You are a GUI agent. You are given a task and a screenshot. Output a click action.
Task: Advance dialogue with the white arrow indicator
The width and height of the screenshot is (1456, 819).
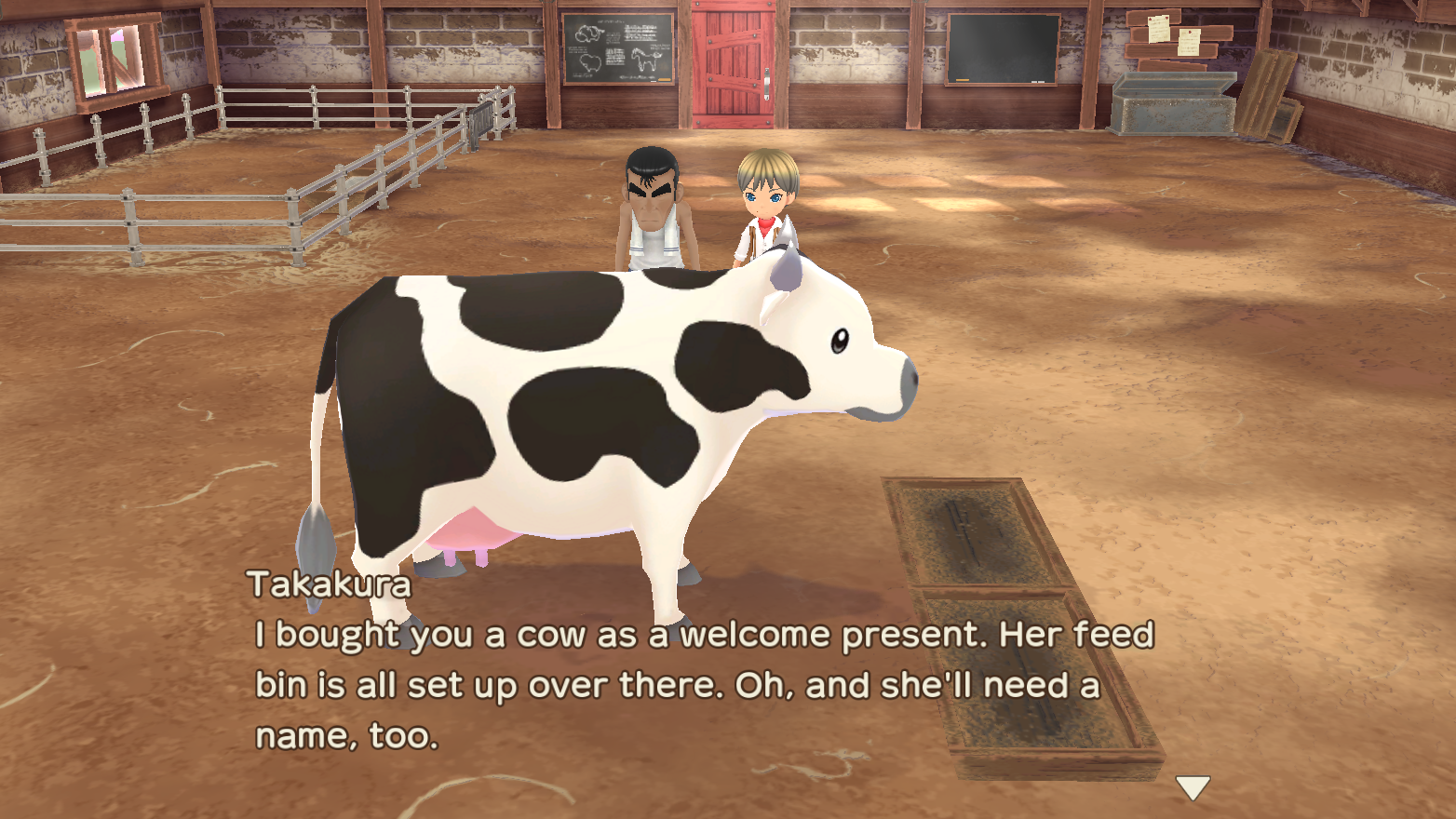pos(1193,787)
